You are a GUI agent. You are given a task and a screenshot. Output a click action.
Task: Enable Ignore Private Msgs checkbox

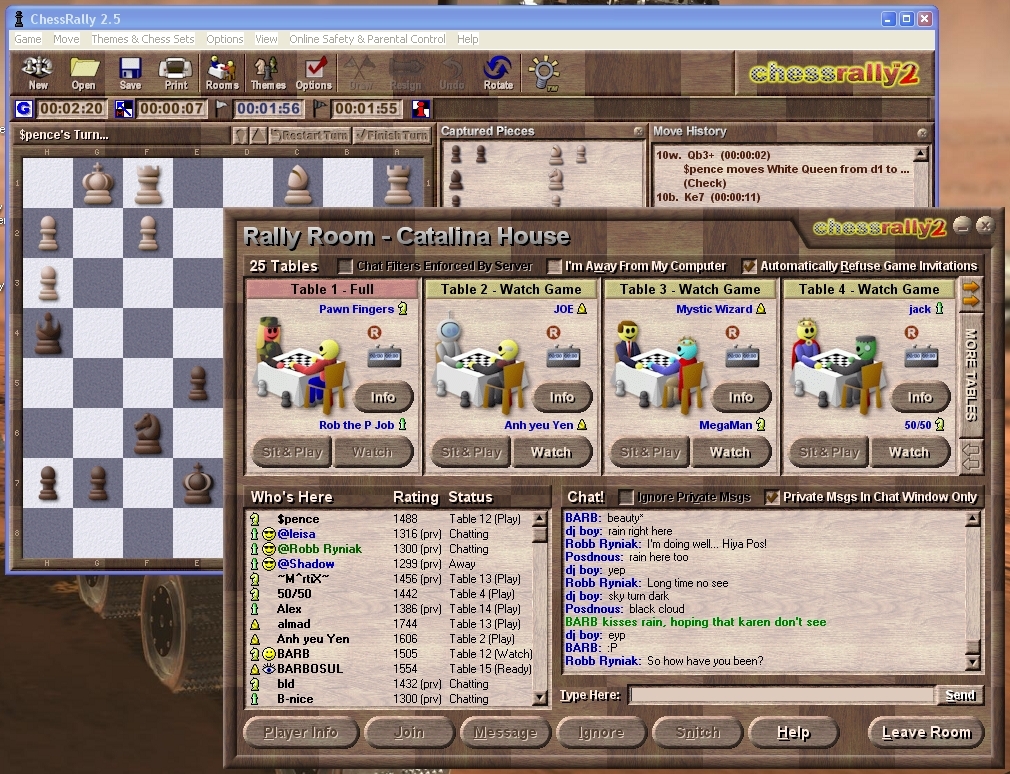pos(627,497)
